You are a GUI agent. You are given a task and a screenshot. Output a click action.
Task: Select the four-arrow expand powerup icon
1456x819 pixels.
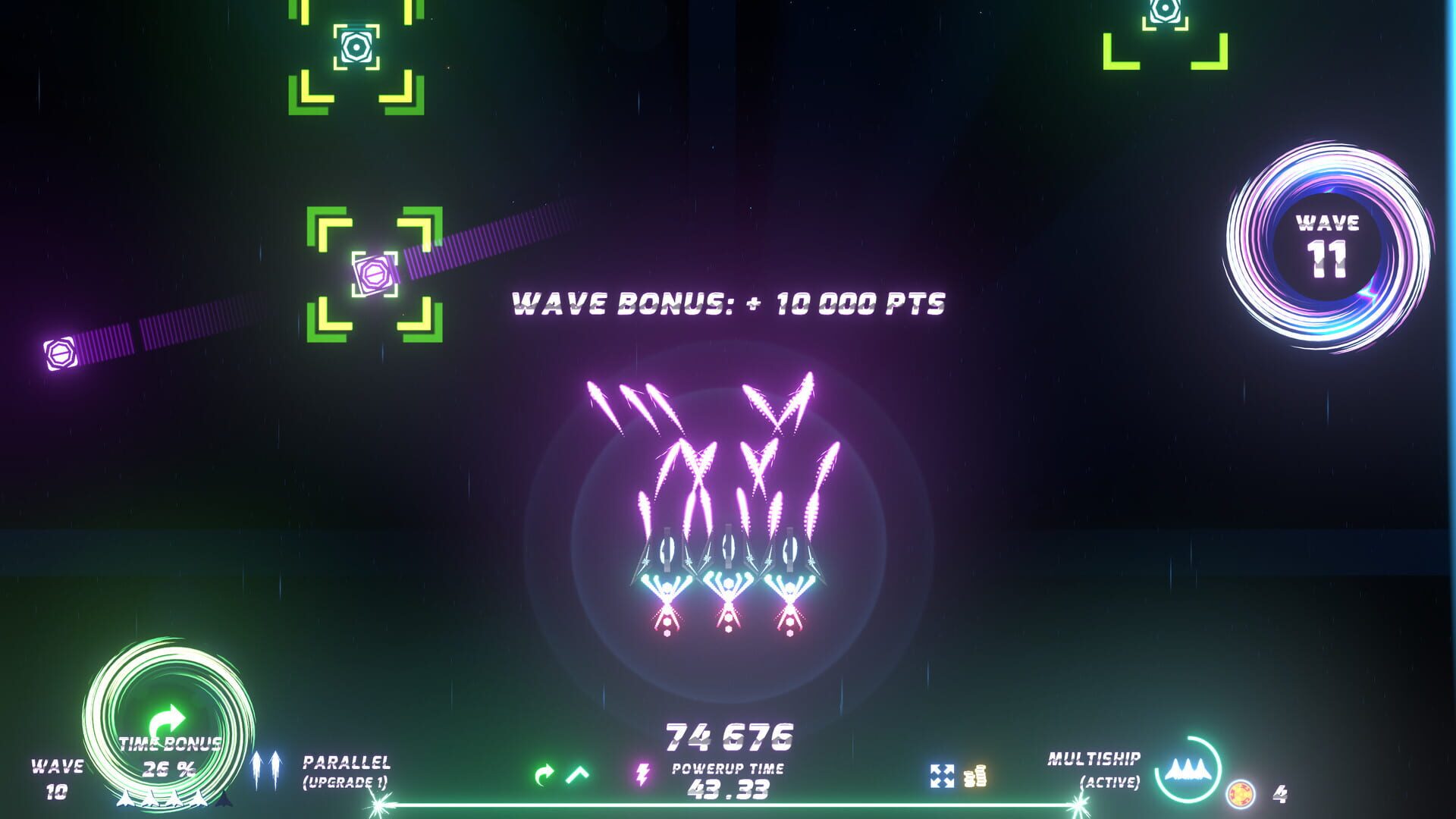942,776
